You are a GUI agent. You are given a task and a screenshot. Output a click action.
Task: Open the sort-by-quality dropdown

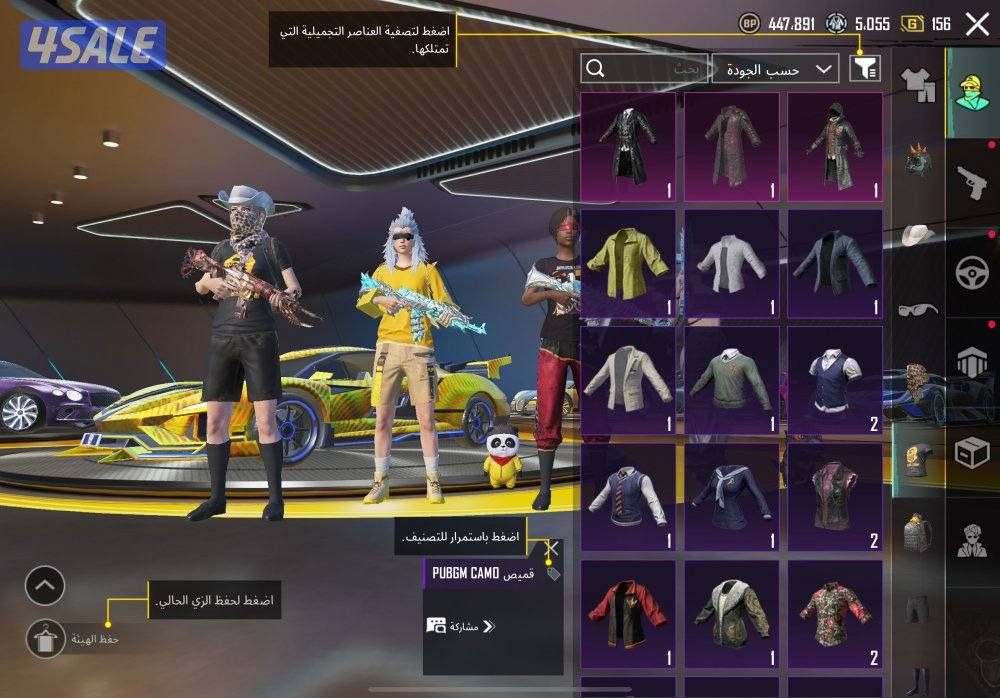pyautogui.click(x=776, y=68)
